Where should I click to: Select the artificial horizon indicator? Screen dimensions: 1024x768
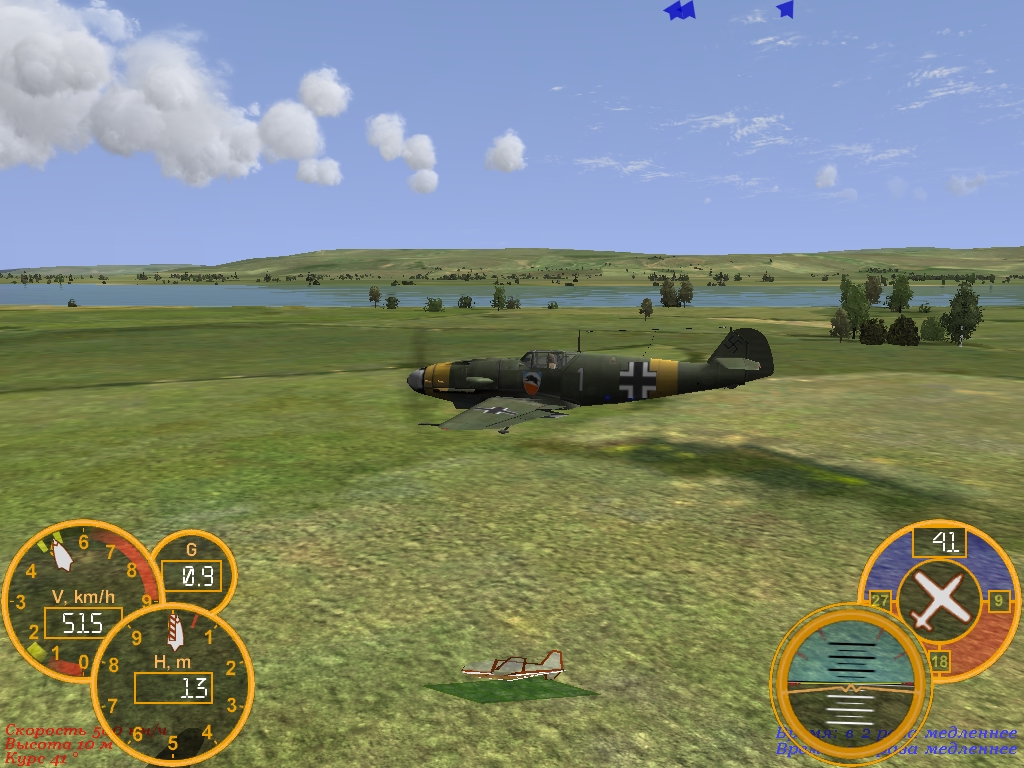[x=850, y=684]
